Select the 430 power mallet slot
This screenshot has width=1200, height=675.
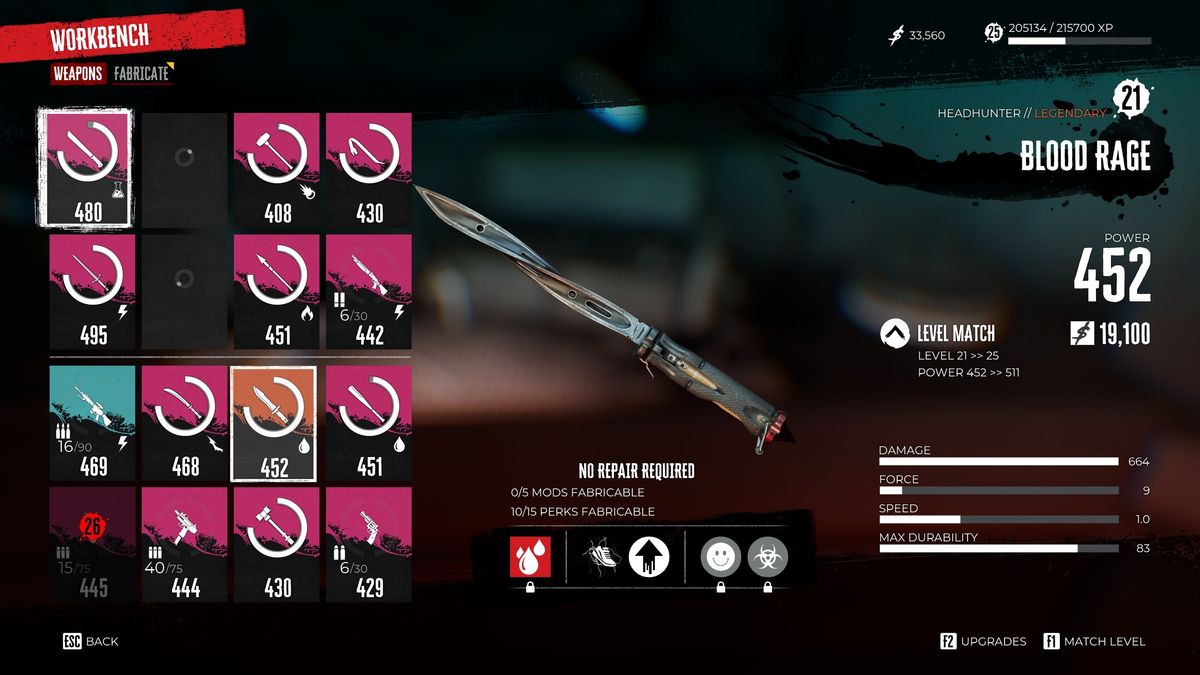[277, 544]
